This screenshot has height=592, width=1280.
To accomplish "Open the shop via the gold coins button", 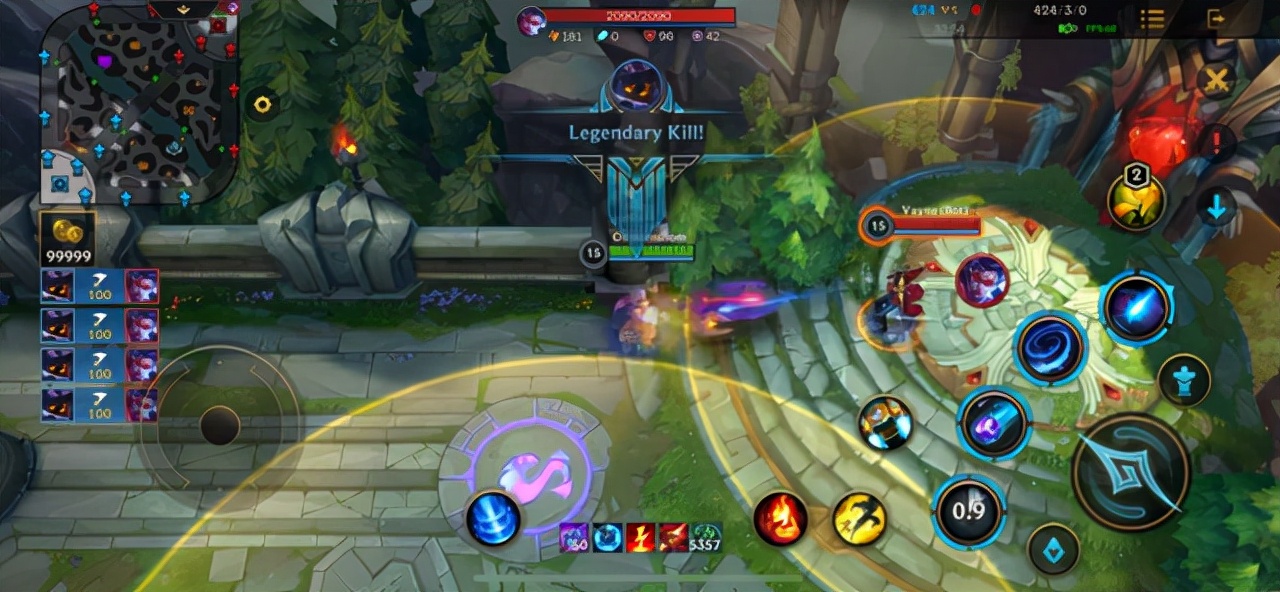I will [x=67, y=240].
